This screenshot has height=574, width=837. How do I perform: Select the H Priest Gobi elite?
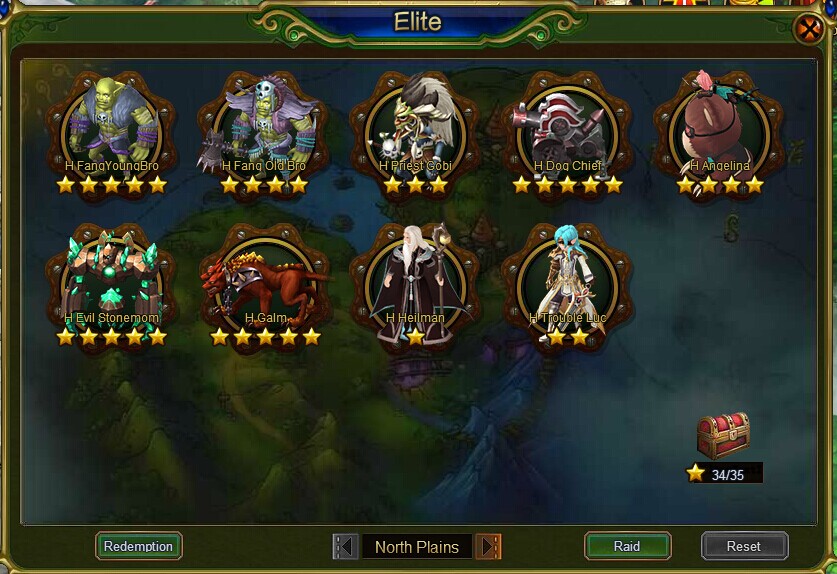click(415, 125)
